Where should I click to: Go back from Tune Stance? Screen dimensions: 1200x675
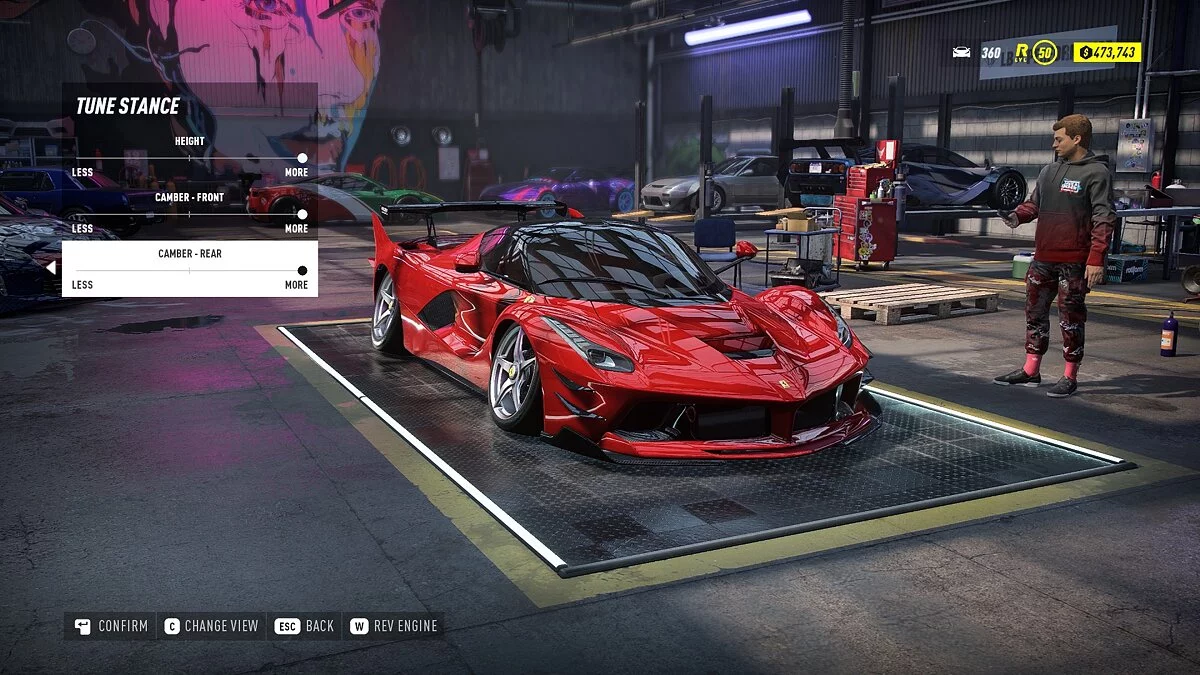point(305,626)
